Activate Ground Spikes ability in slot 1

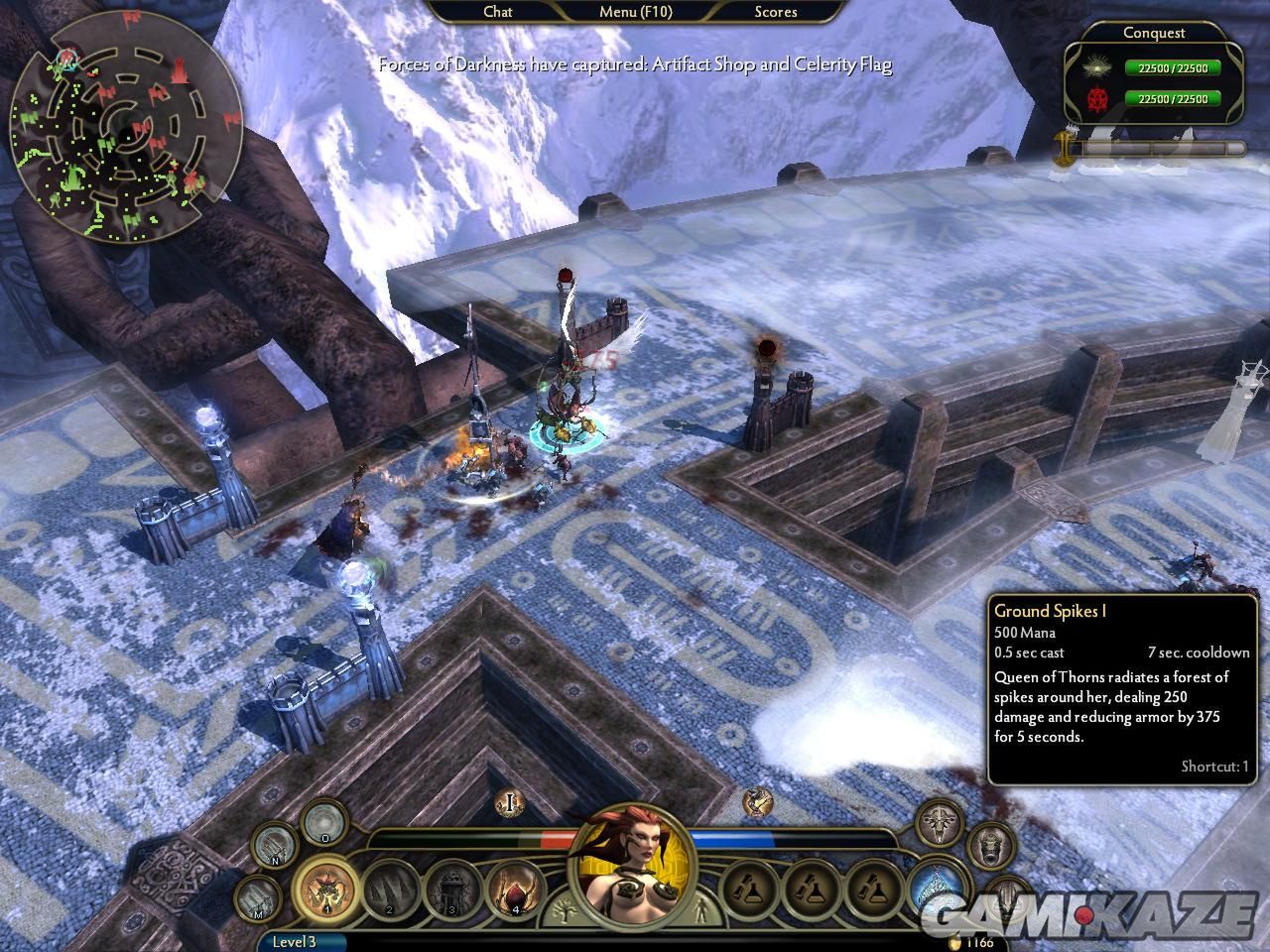point(325,889)
